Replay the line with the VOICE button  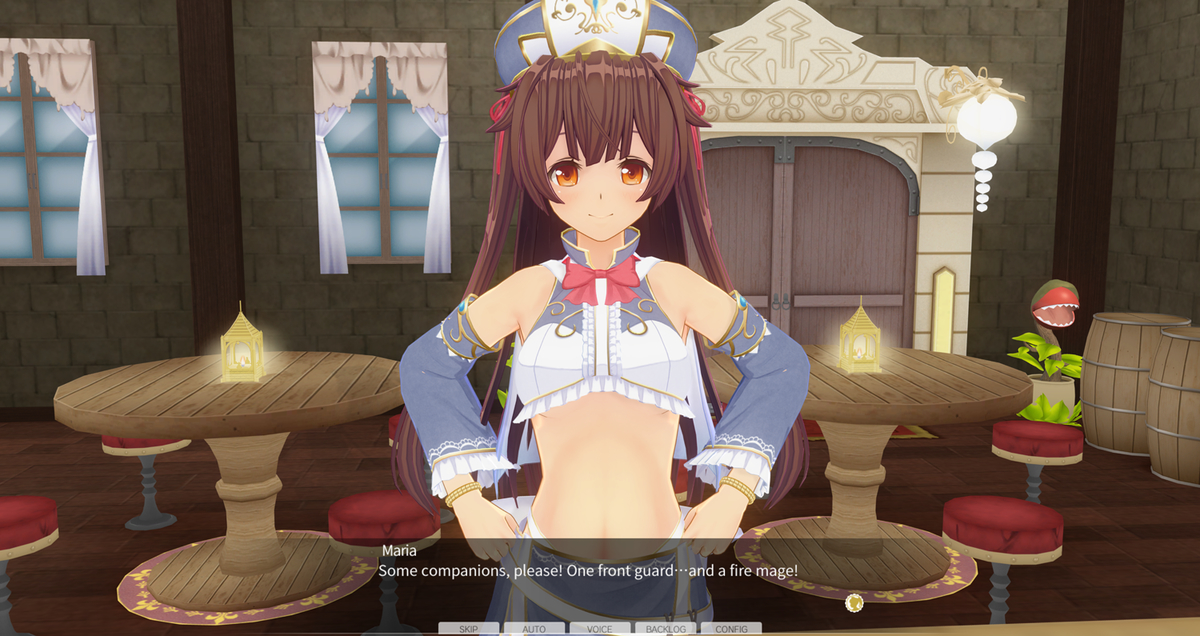pyautogui.click(x=600, y=629)
